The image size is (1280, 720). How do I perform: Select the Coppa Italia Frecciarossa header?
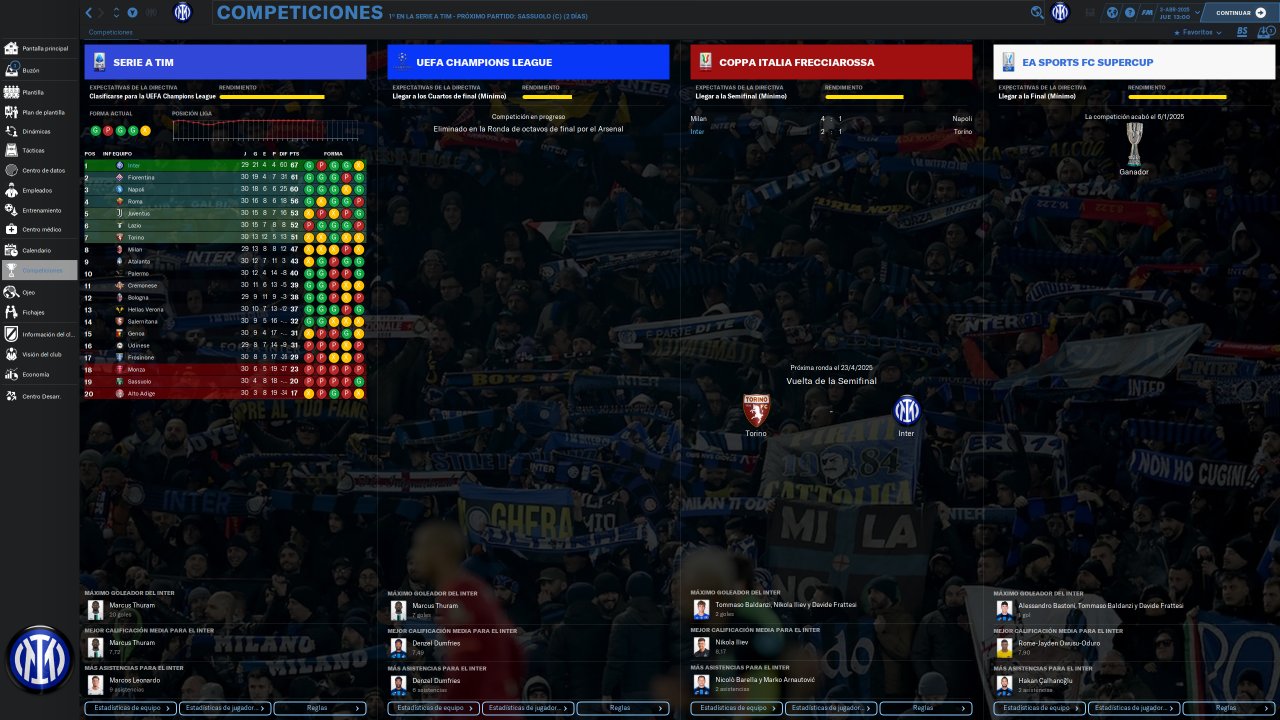click(831, 62)
